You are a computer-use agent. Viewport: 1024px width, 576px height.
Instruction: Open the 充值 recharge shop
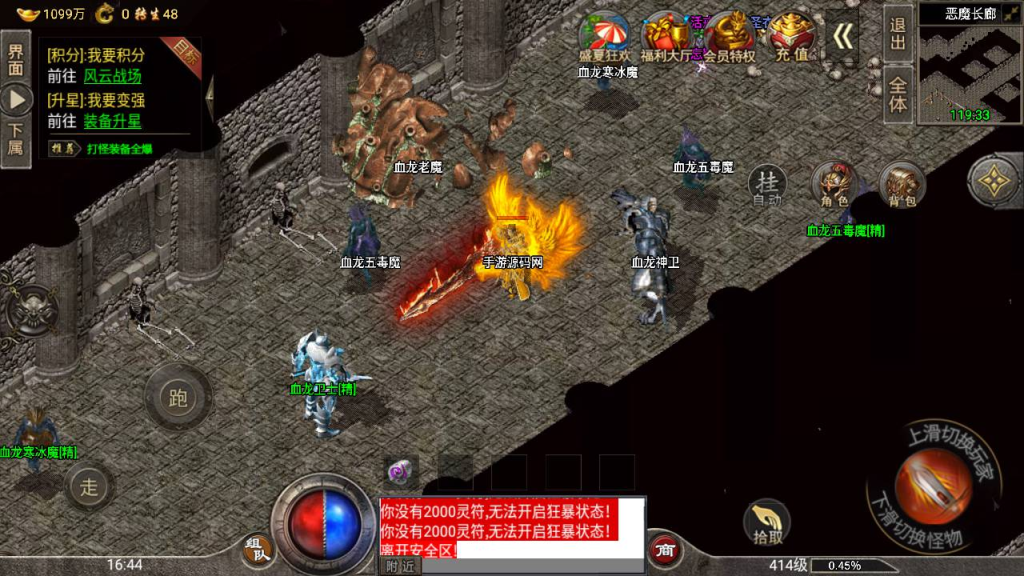pyautogui.click(x=792, y=38)
